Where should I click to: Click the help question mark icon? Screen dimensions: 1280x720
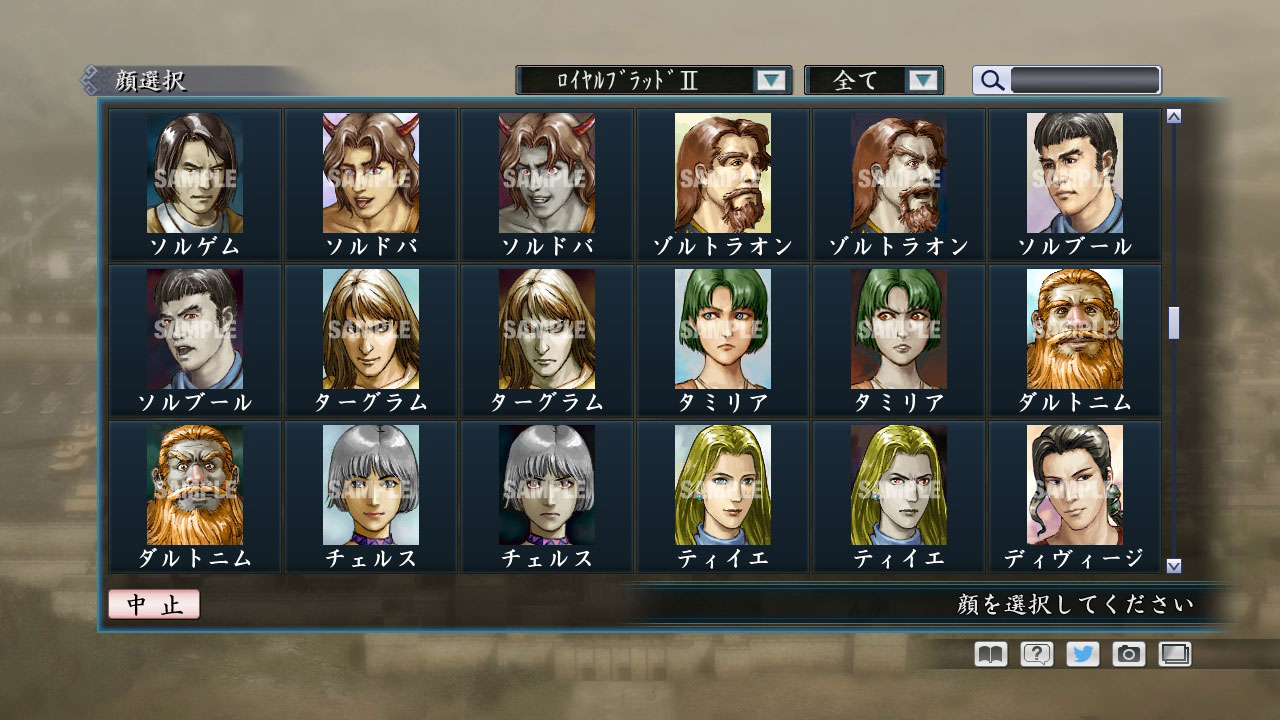tap(1038, 654)
